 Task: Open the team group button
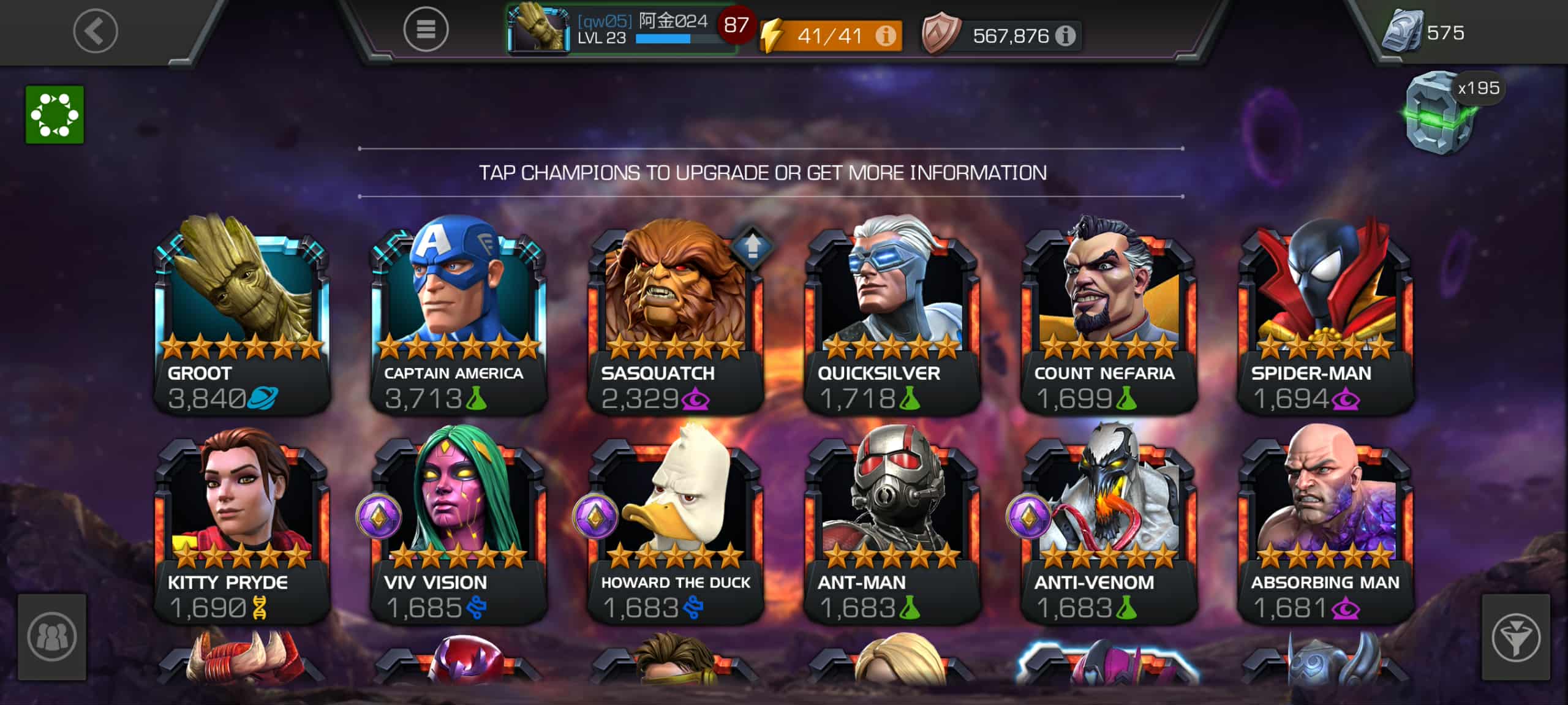pos(52,637)
